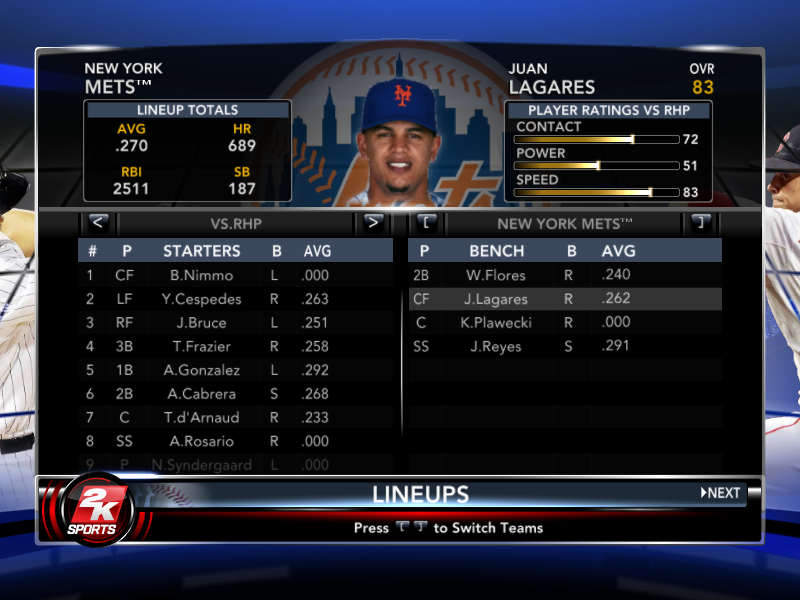Click right arrow beside VS.RHP
This screenshot has width=800, height=600.
(373, 222)
